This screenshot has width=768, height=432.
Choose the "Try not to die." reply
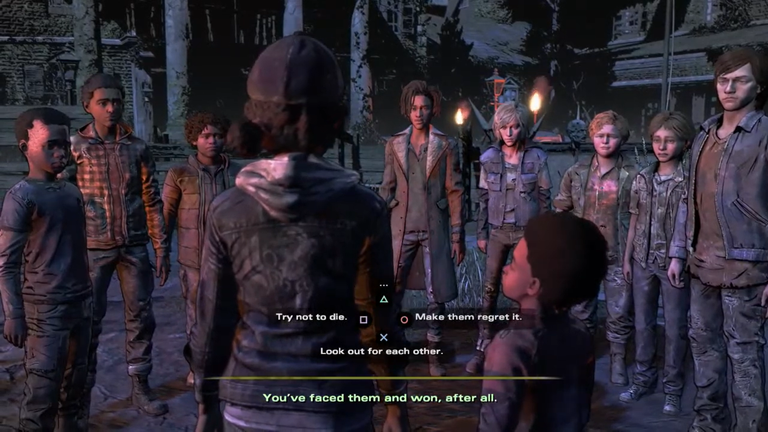pyautogui.click(x=311, y=318)
